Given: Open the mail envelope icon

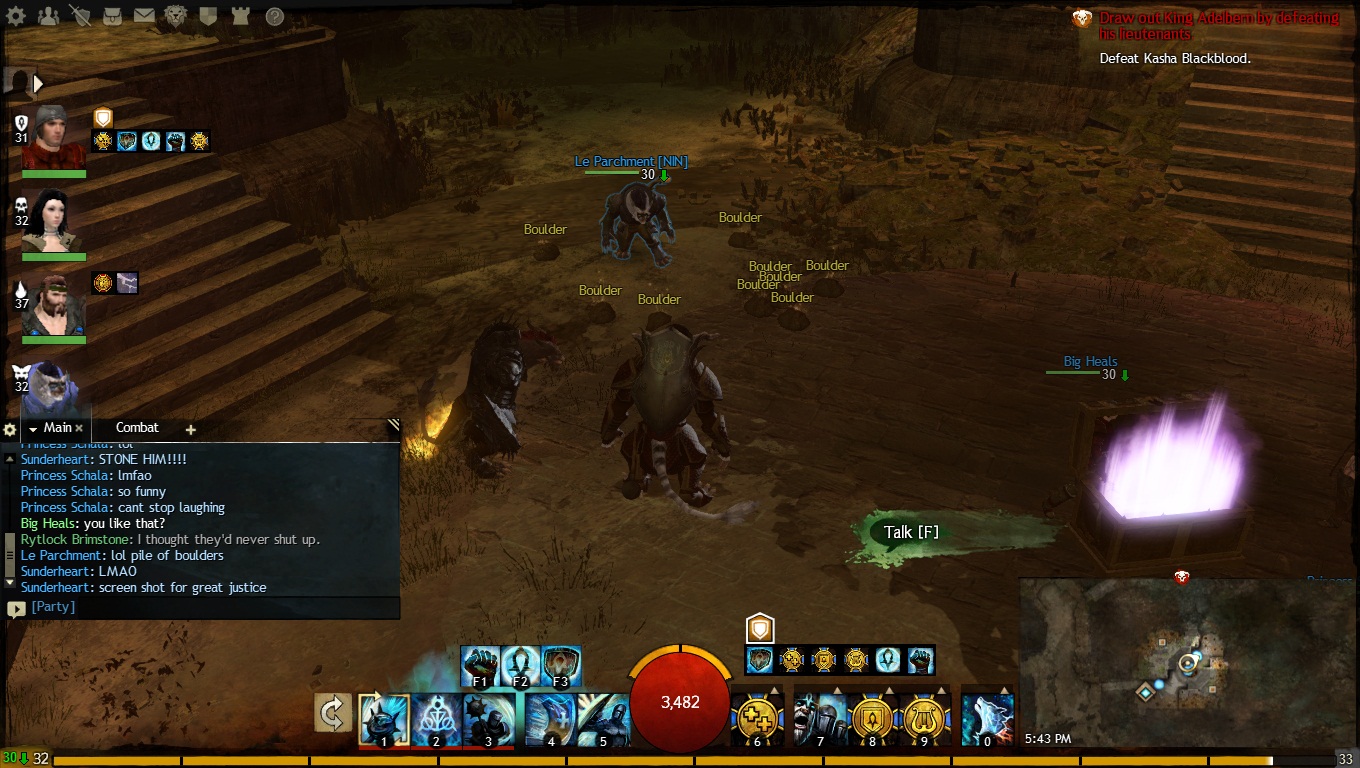Looking at the screenshot, I should 144,16.
